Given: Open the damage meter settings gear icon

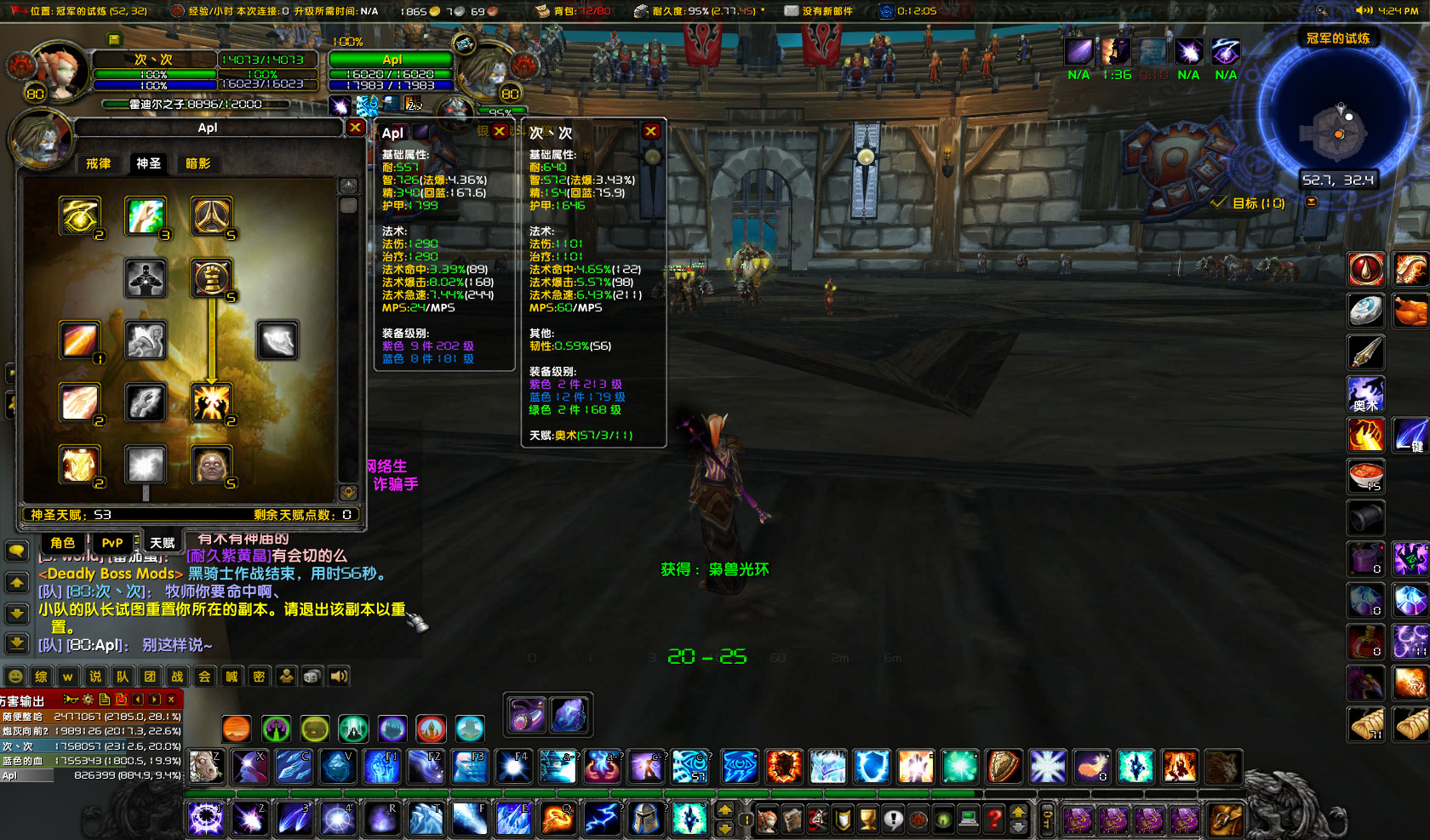Looking at the screenshot, I should (88, 699).
